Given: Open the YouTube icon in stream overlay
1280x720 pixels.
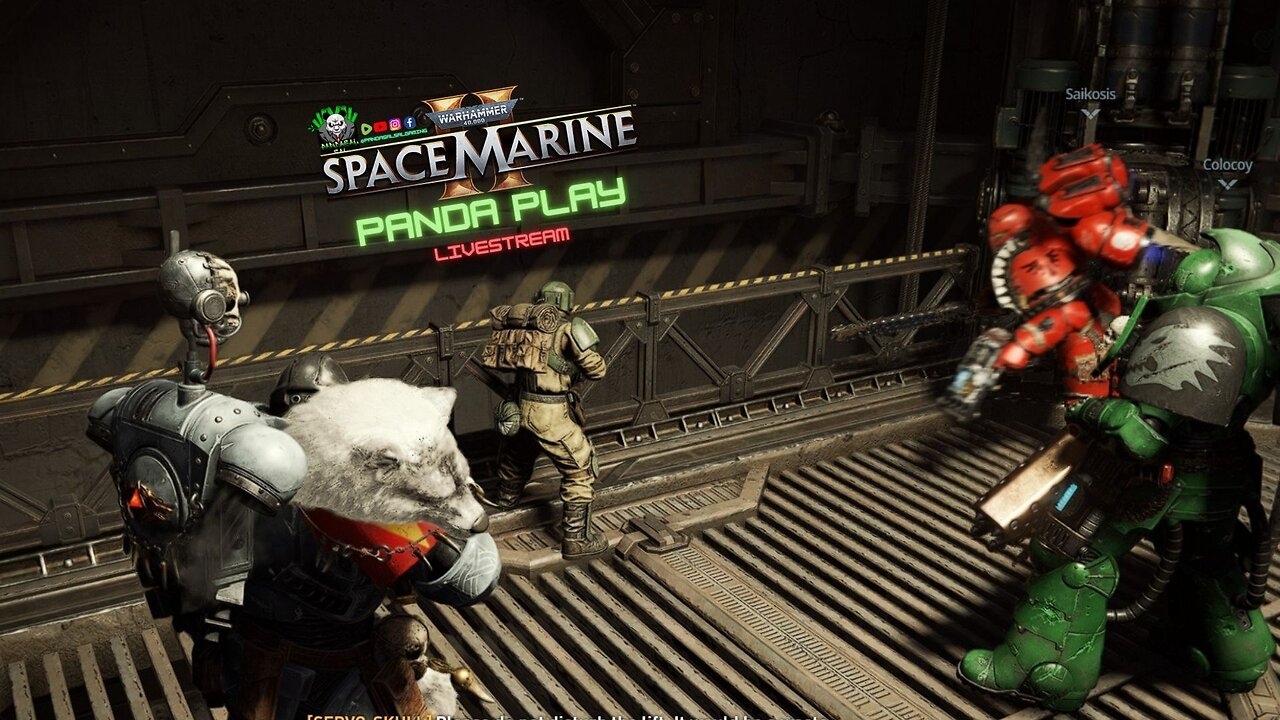Looking at the screenshot, I should [x=380, y=128].
